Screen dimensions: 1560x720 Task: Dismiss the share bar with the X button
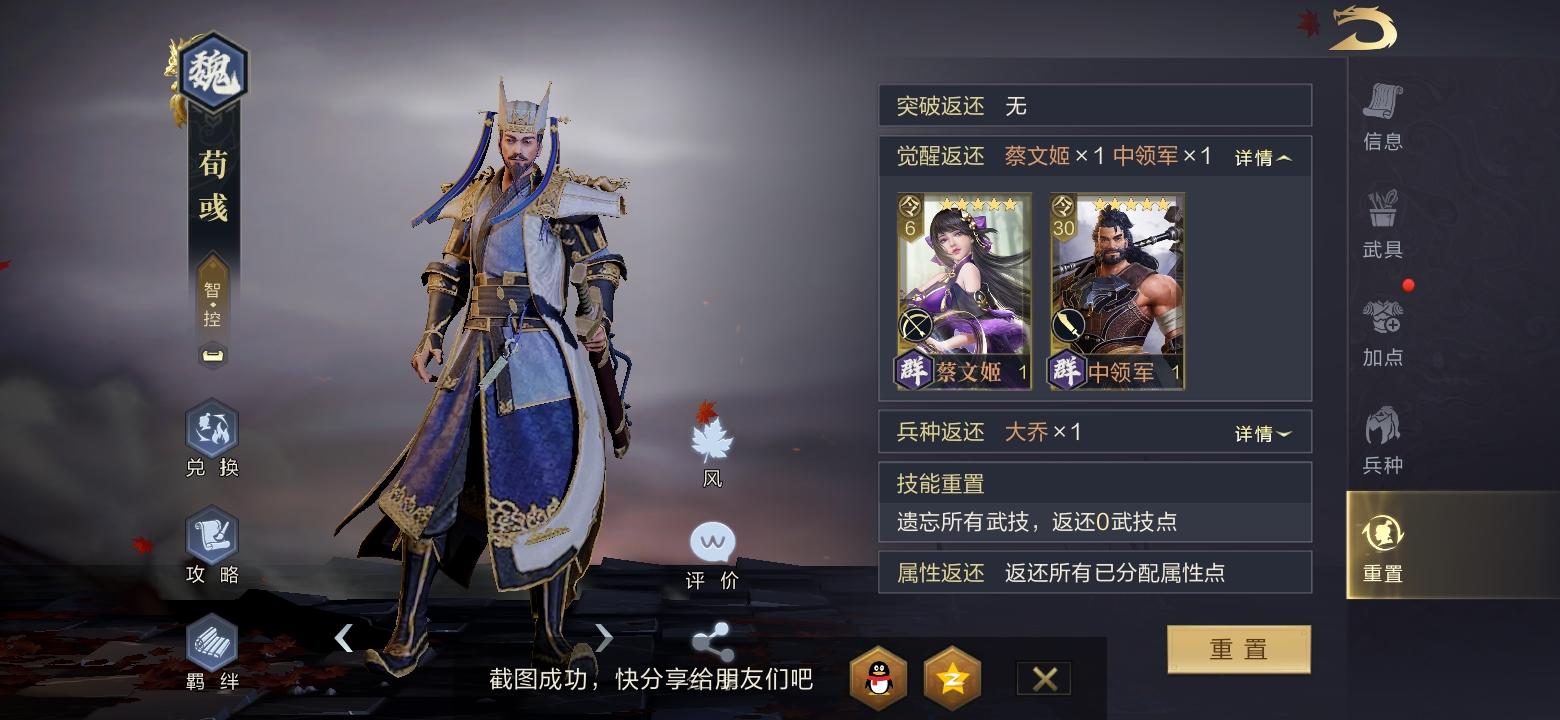1043,678
